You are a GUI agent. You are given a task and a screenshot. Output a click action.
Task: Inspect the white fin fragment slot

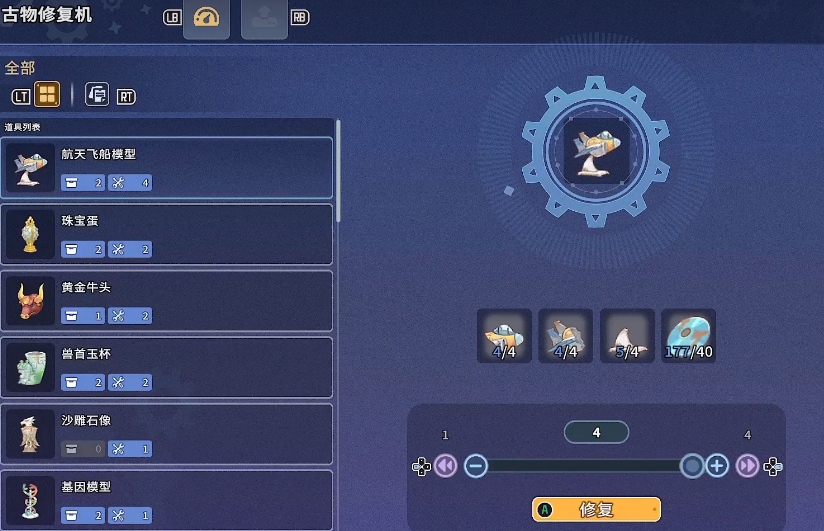coord(627,335)
